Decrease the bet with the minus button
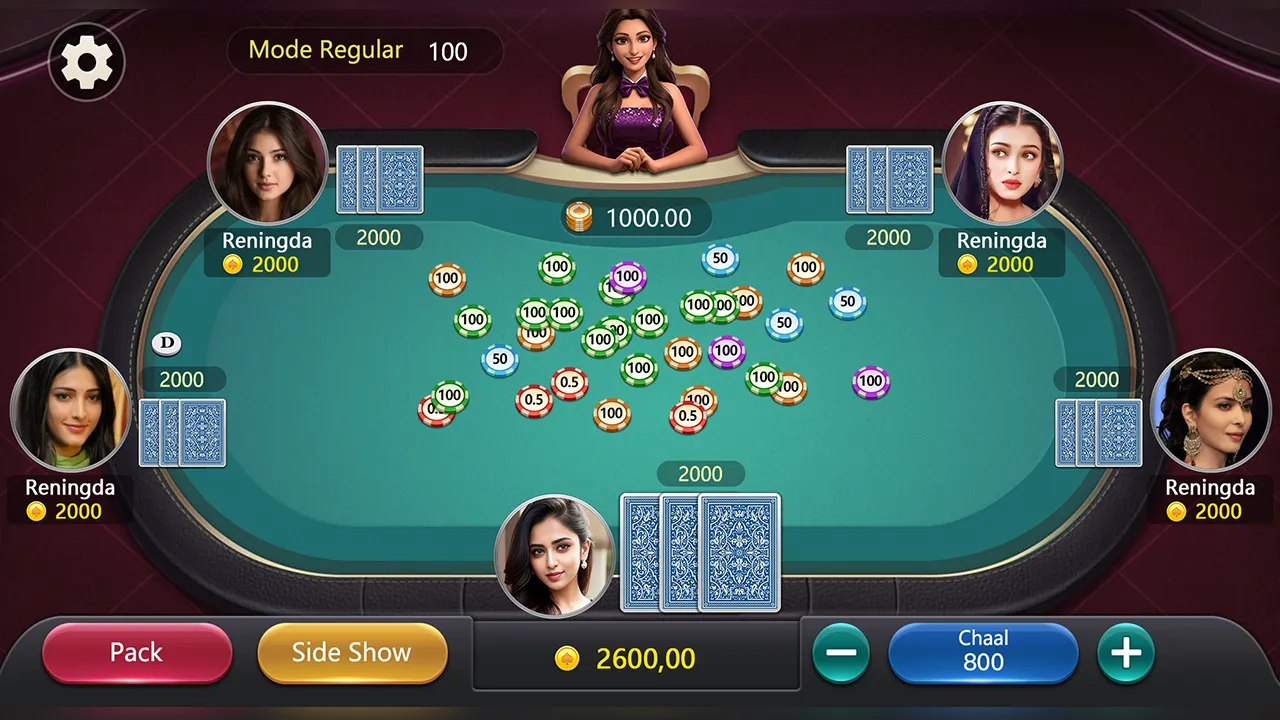 pyautogui.click(x=841, y=653)
